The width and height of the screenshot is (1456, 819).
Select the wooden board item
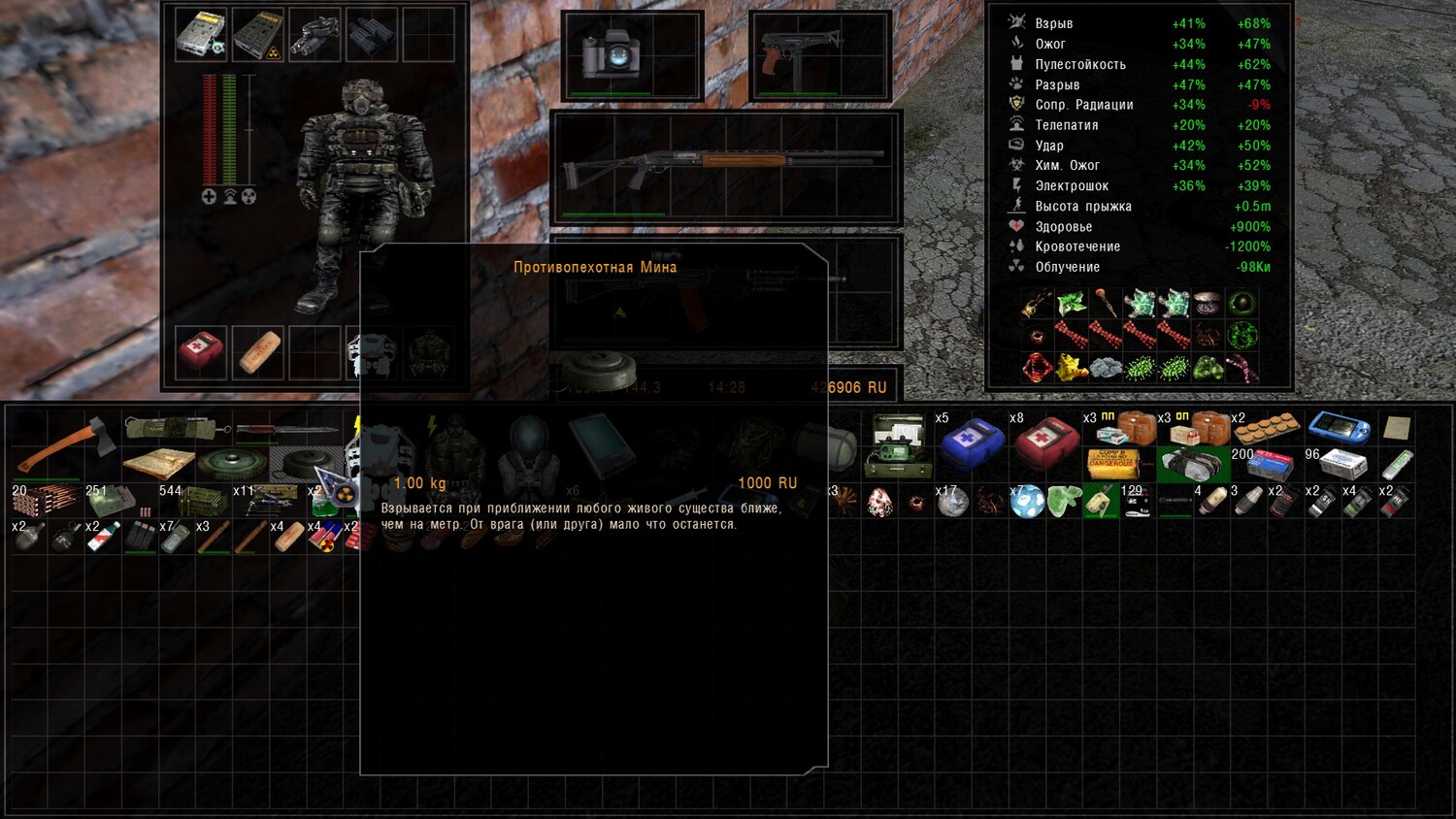point(159,464)
